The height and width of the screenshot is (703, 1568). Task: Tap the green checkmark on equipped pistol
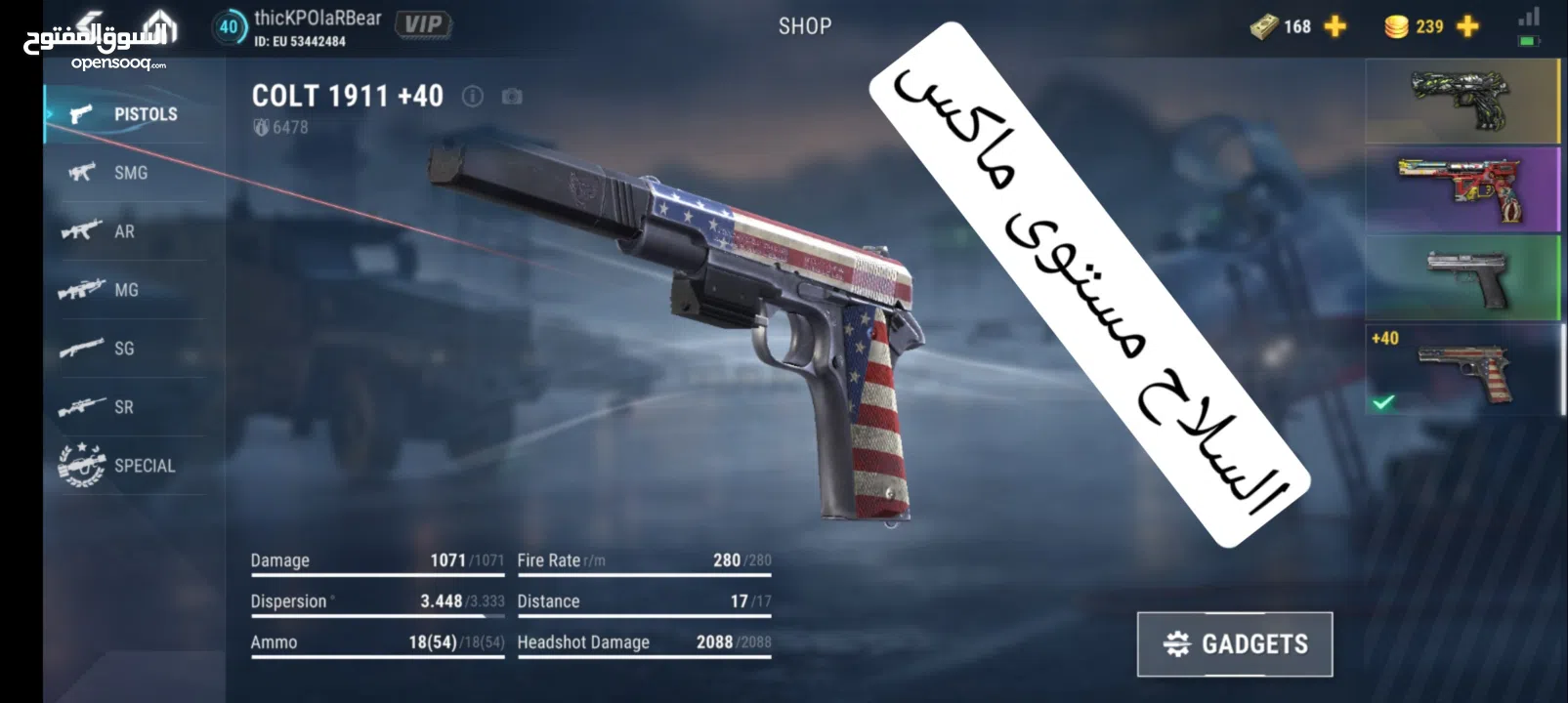(x=1382, y=400)
